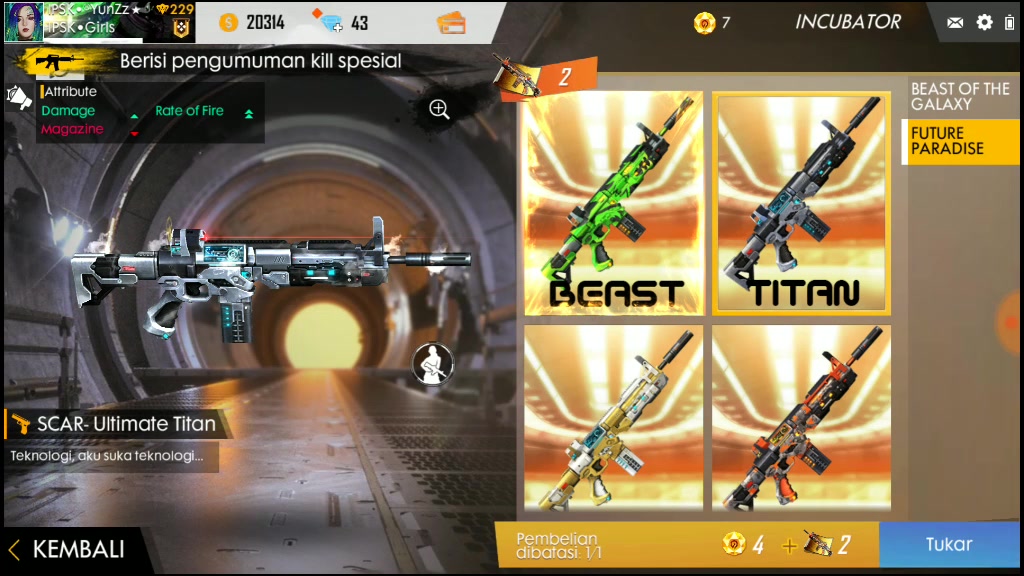
Task: Click the gold coin balance icon
Action: point(229,22)
